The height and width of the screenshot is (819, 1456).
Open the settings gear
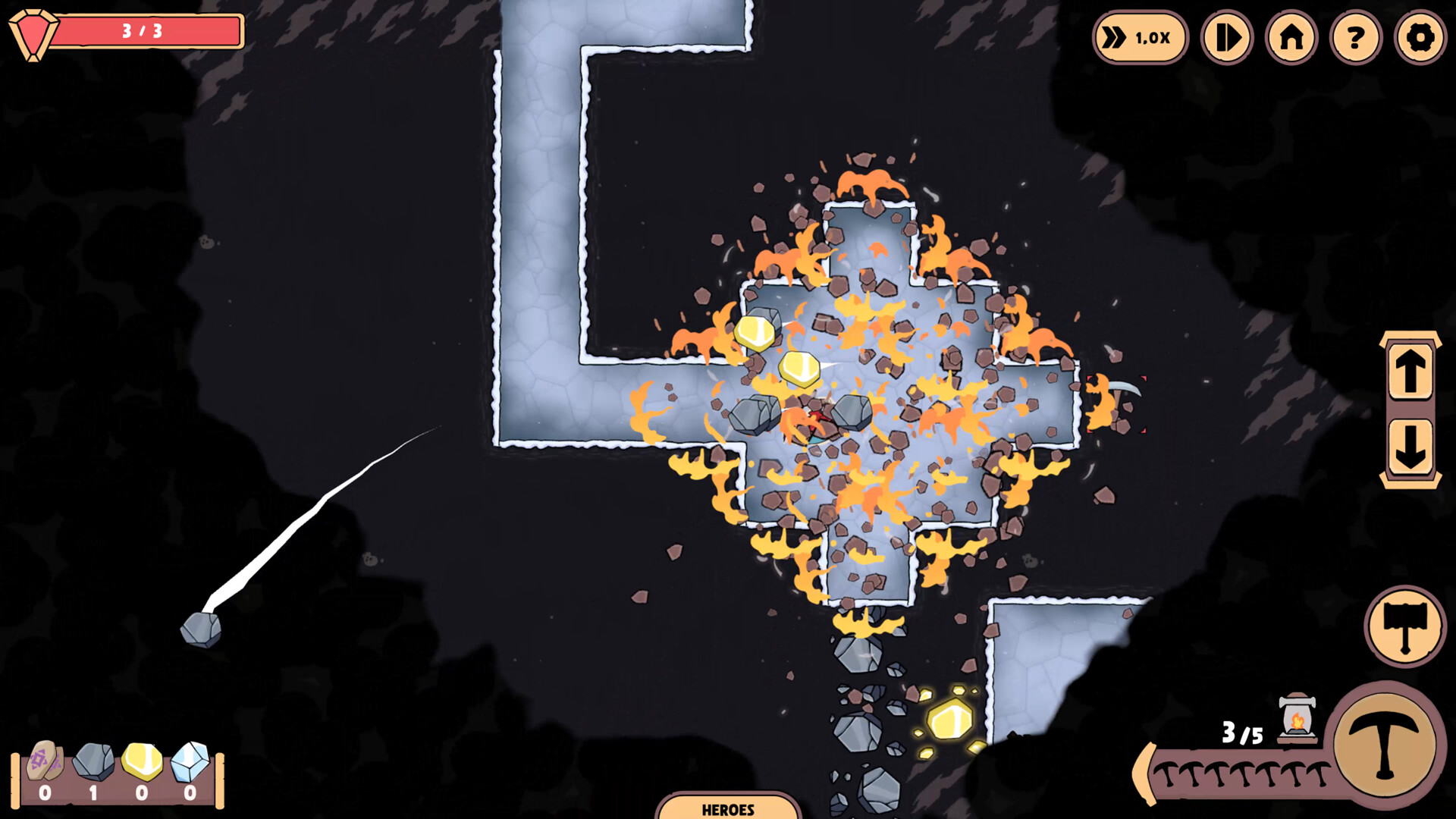pos(1418,37)
